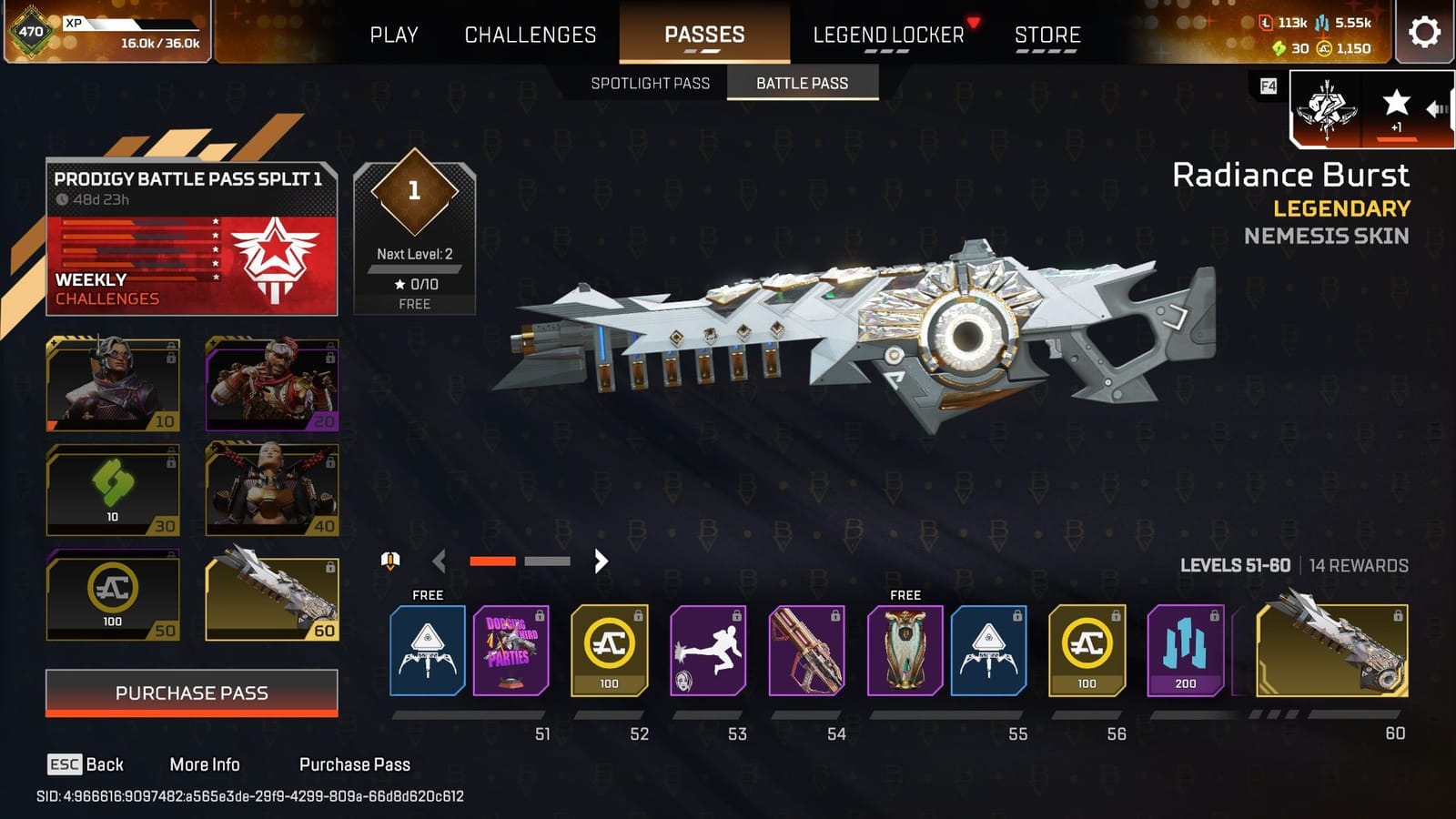The height and width of the screenshot is (819, 1456).
Task: Click the reward tracker book icon near the carousel
Action: [389, 561]
